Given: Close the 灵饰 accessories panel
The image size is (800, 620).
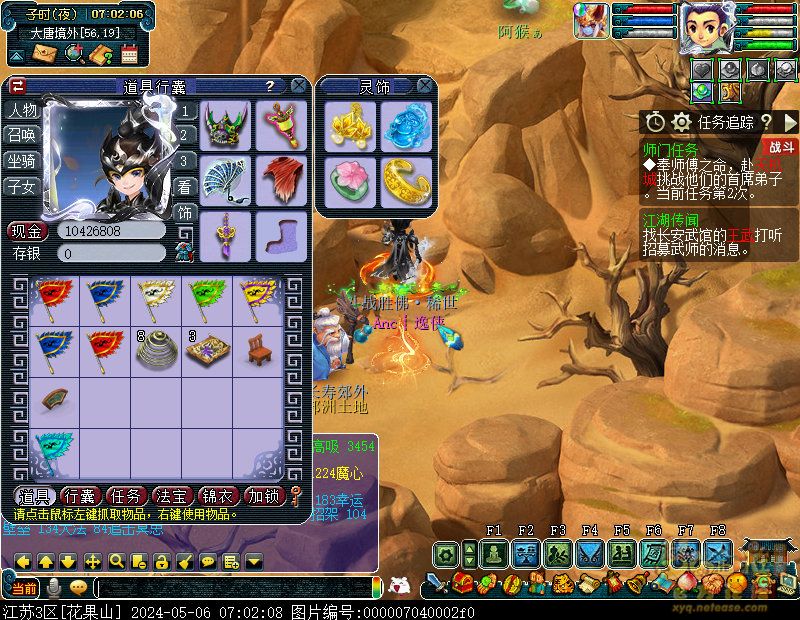Looking at the screenshot, I should tap(425, 86).
